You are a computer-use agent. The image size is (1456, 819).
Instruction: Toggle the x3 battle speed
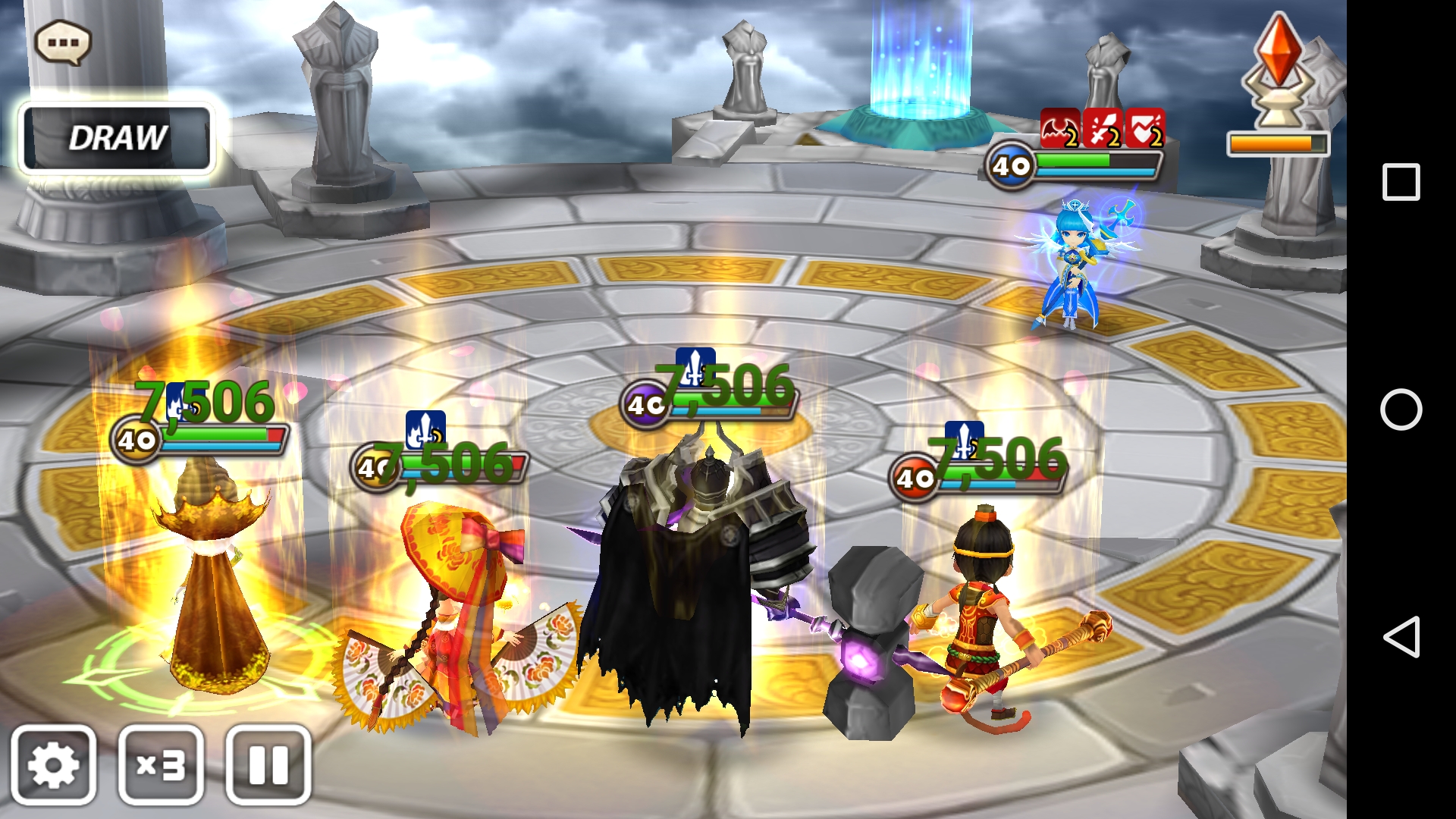pyautogui.click(x=161, y=764)
